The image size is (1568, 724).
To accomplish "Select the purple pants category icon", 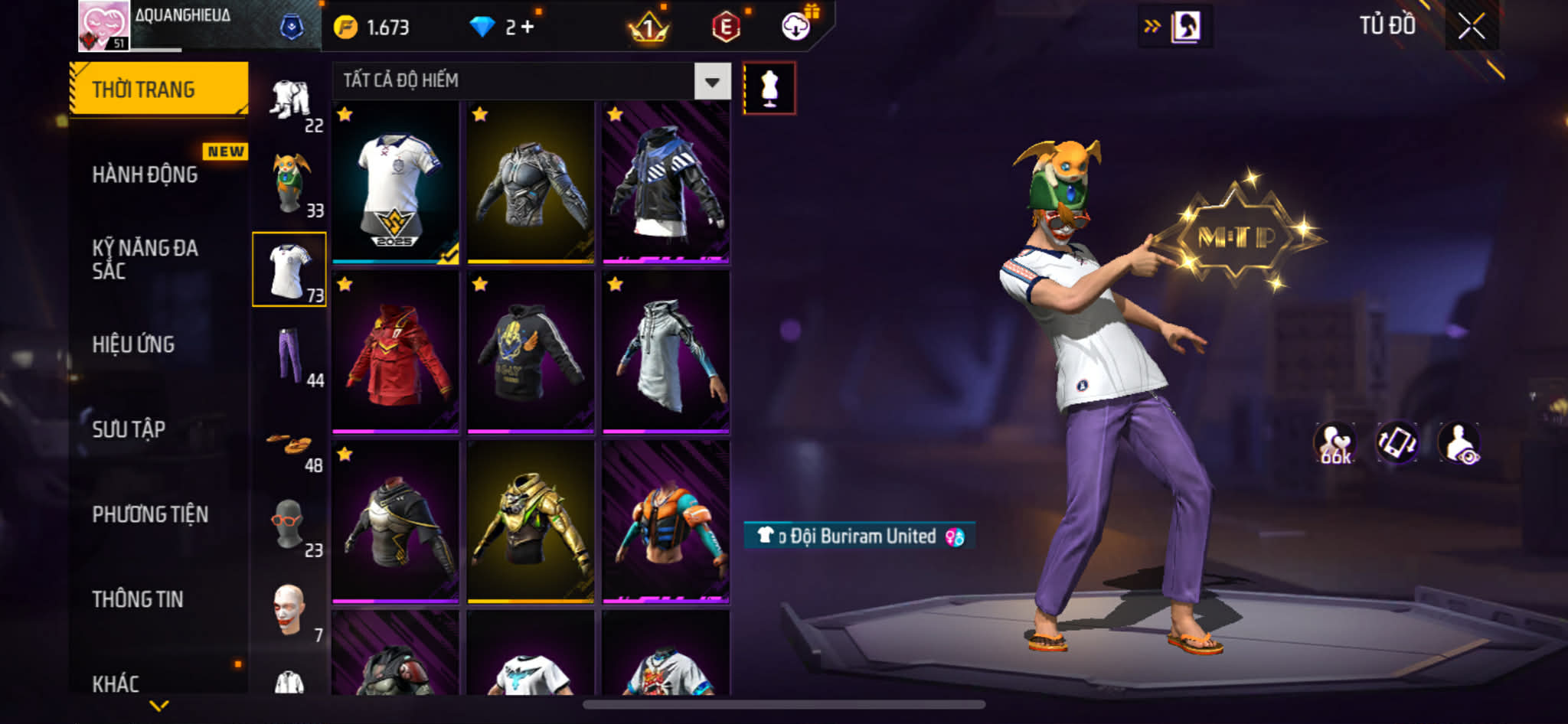I will 290,355.
